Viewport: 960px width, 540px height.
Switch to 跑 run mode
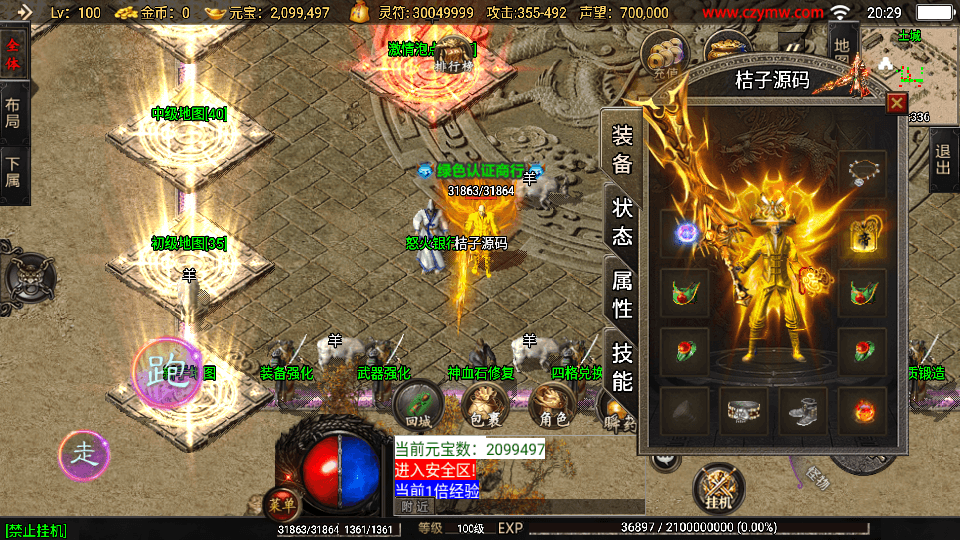coord(167,372)
